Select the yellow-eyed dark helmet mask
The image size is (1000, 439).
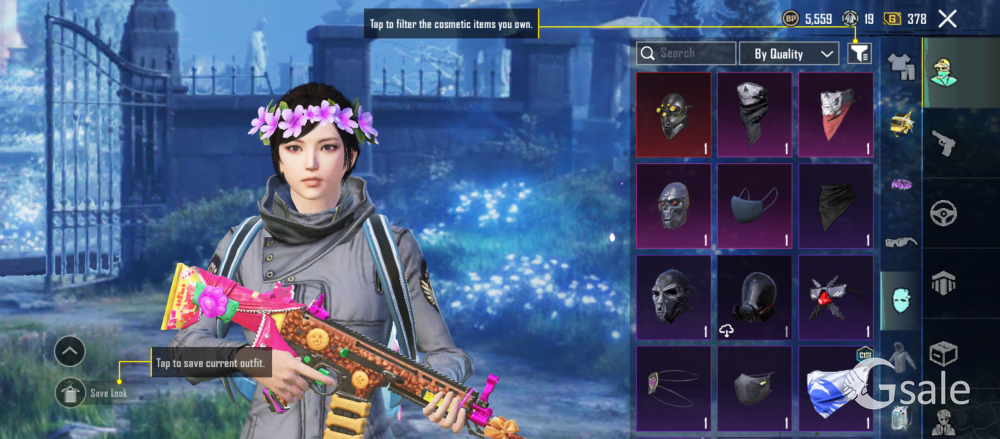point(673,115)
